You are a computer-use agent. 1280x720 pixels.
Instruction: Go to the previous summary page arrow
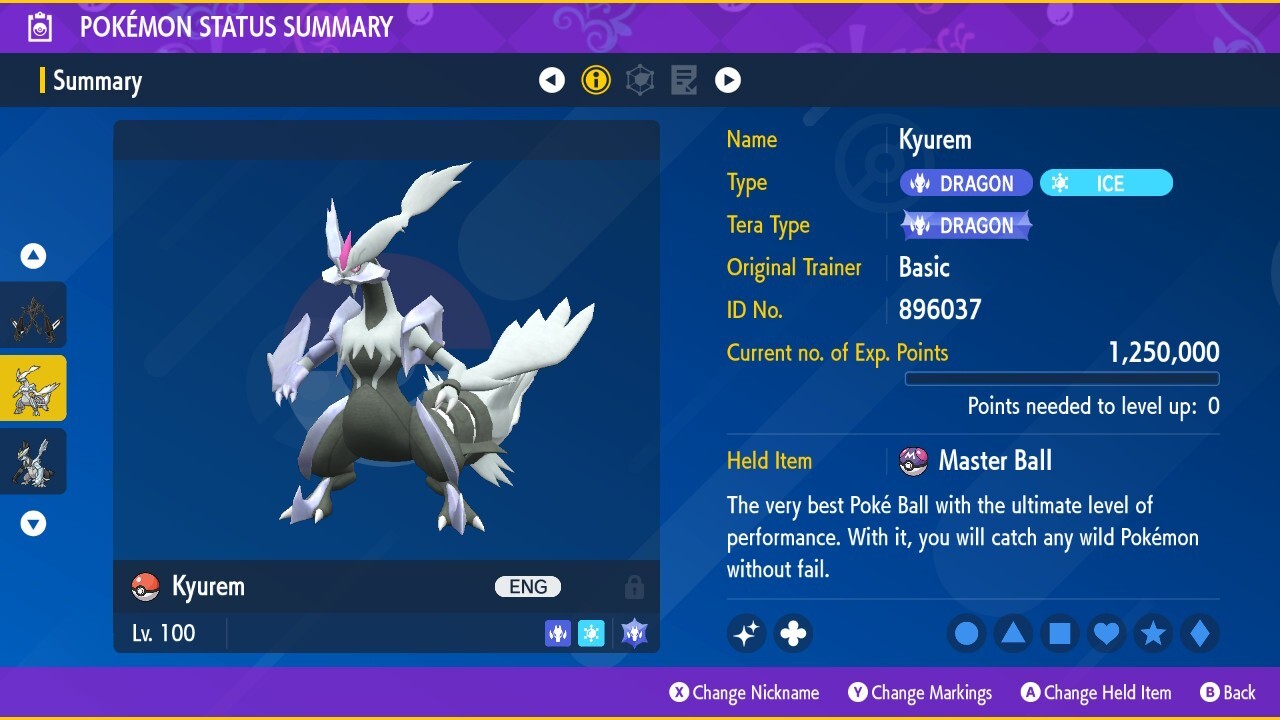pyautogui.click(x=552, y=80)
